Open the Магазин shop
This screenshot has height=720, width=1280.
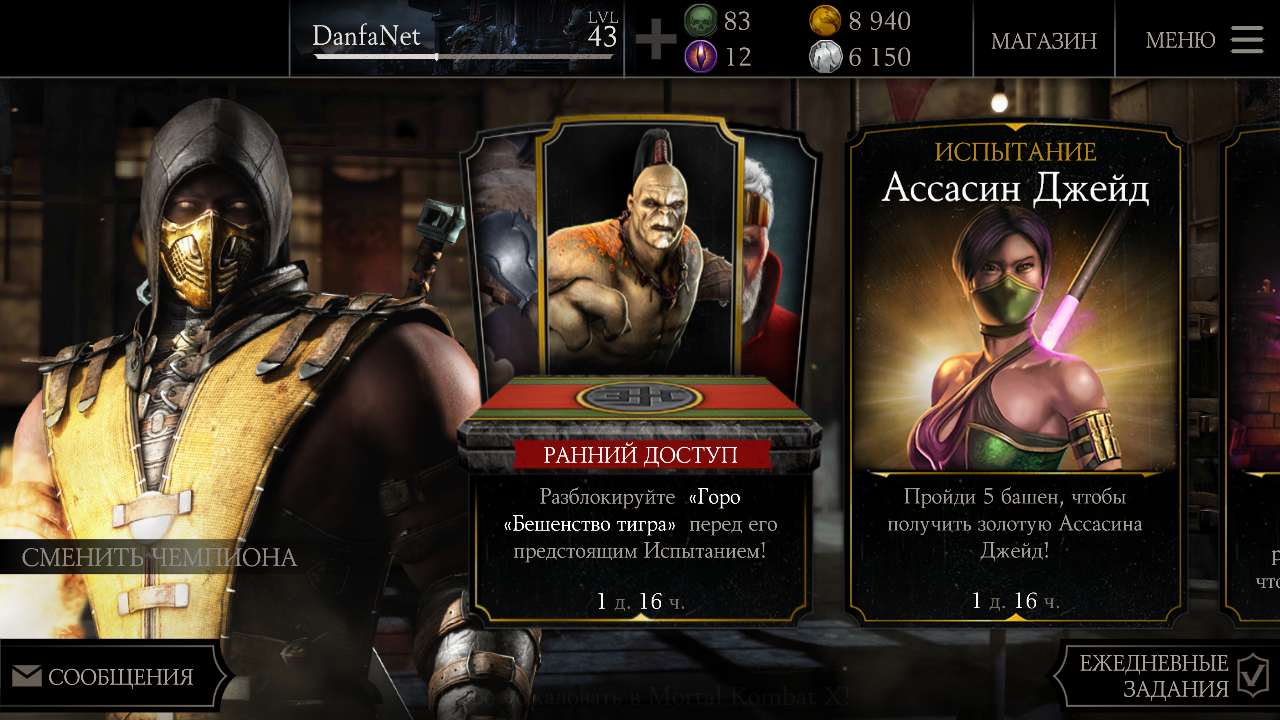(1043, 41)
